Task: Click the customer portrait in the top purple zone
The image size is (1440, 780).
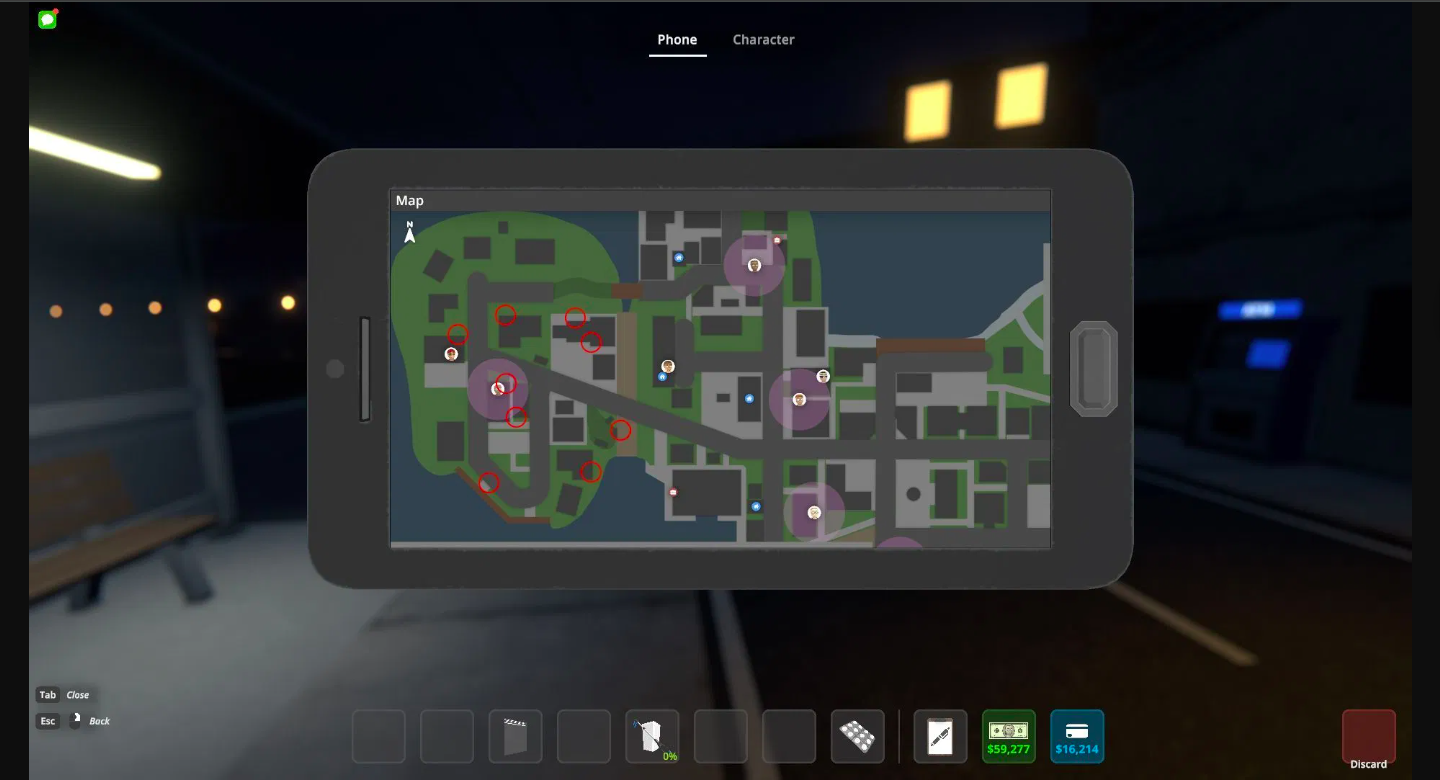Action: [754, 265]
